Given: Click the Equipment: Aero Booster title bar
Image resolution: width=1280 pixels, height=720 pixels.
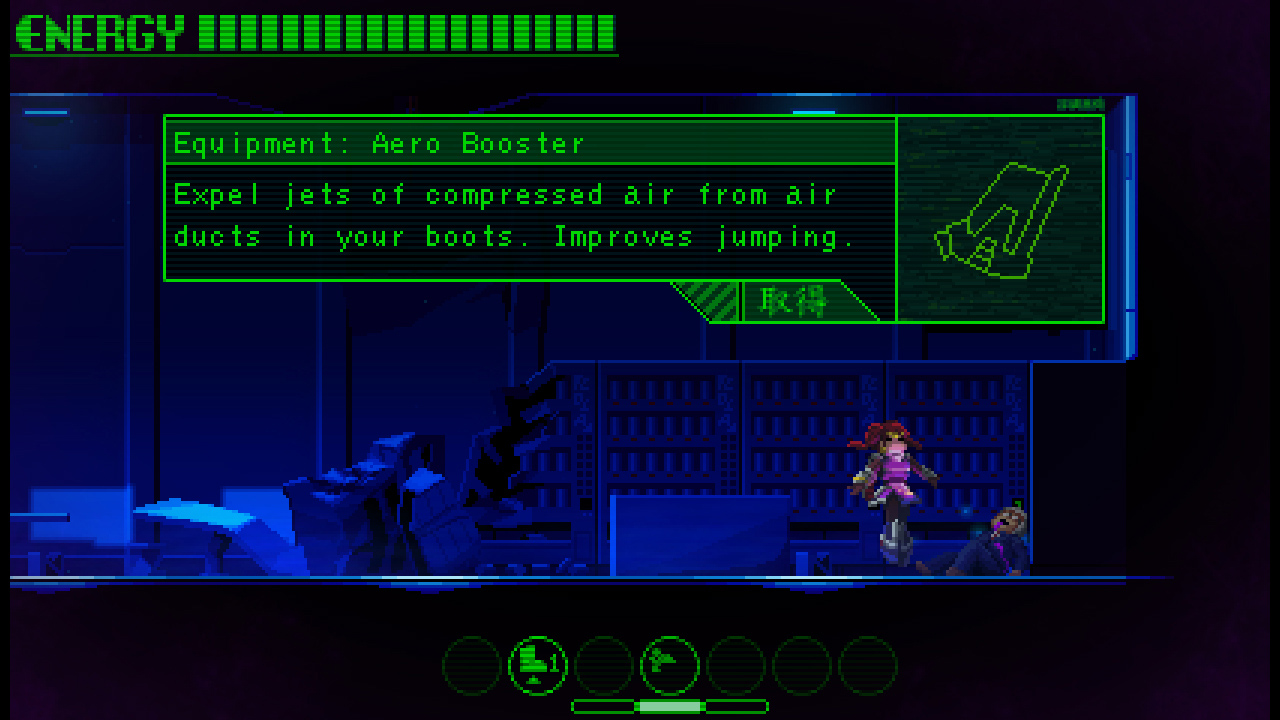Looking at the screenshot, I should [x=530, y=142].
